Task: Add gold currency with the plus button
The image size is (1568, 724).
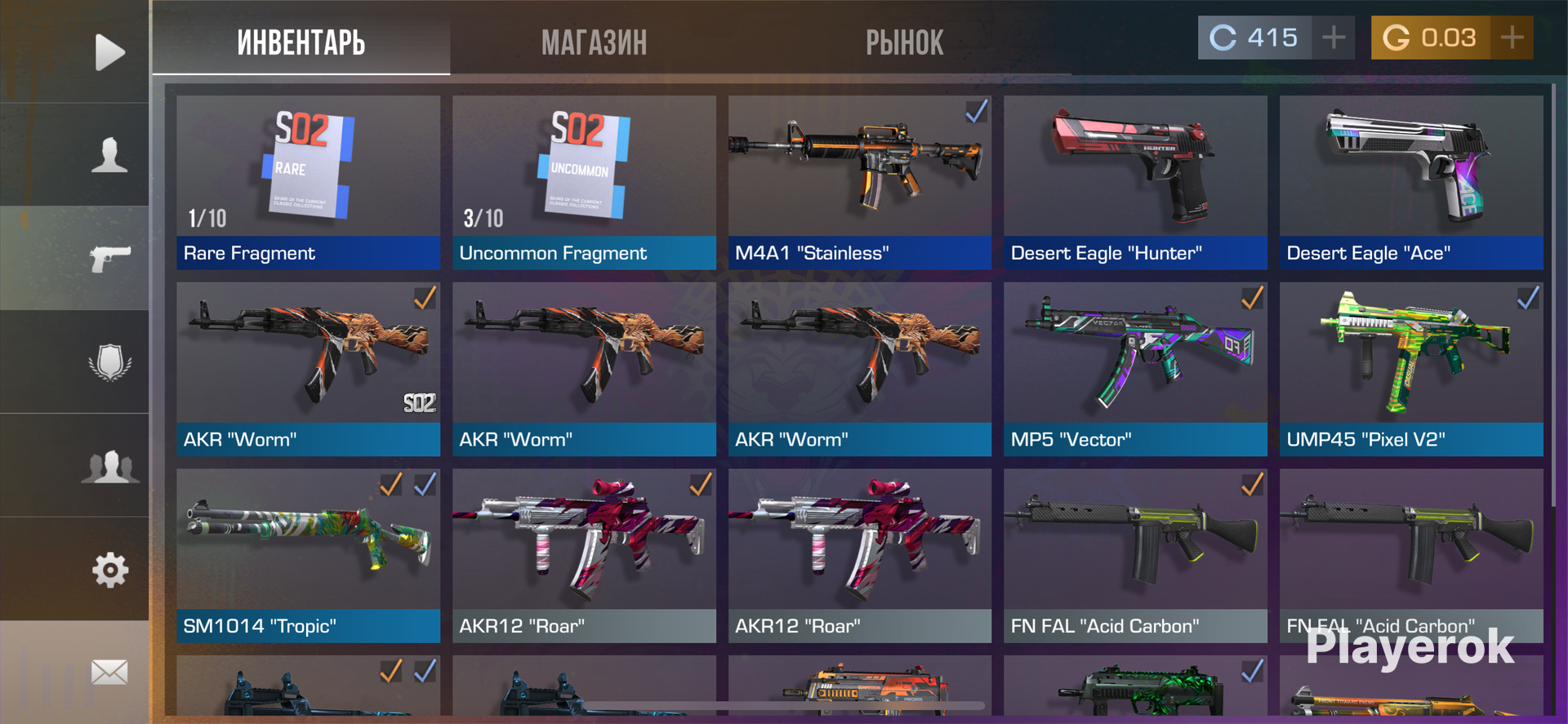Action: tap(1512, 38)
